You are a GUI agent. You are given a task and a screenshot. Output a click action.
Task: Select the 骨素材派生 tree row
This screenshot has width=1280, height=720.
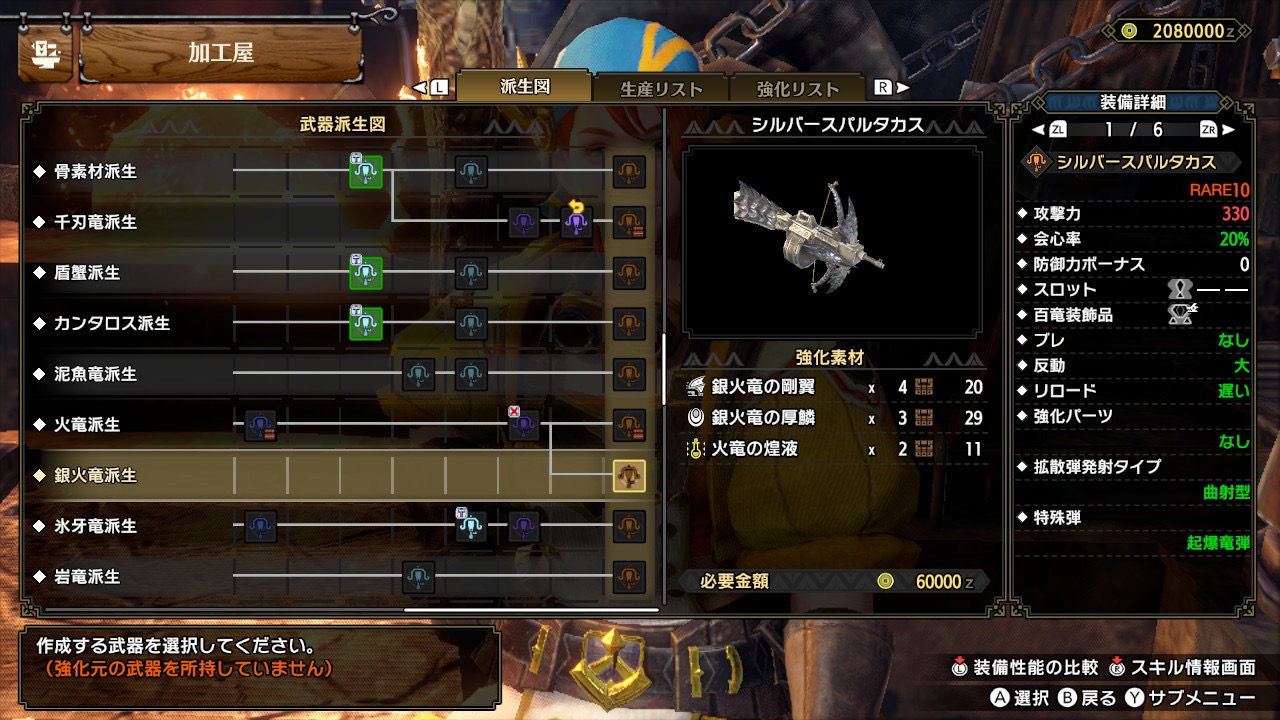coord(96,172)
